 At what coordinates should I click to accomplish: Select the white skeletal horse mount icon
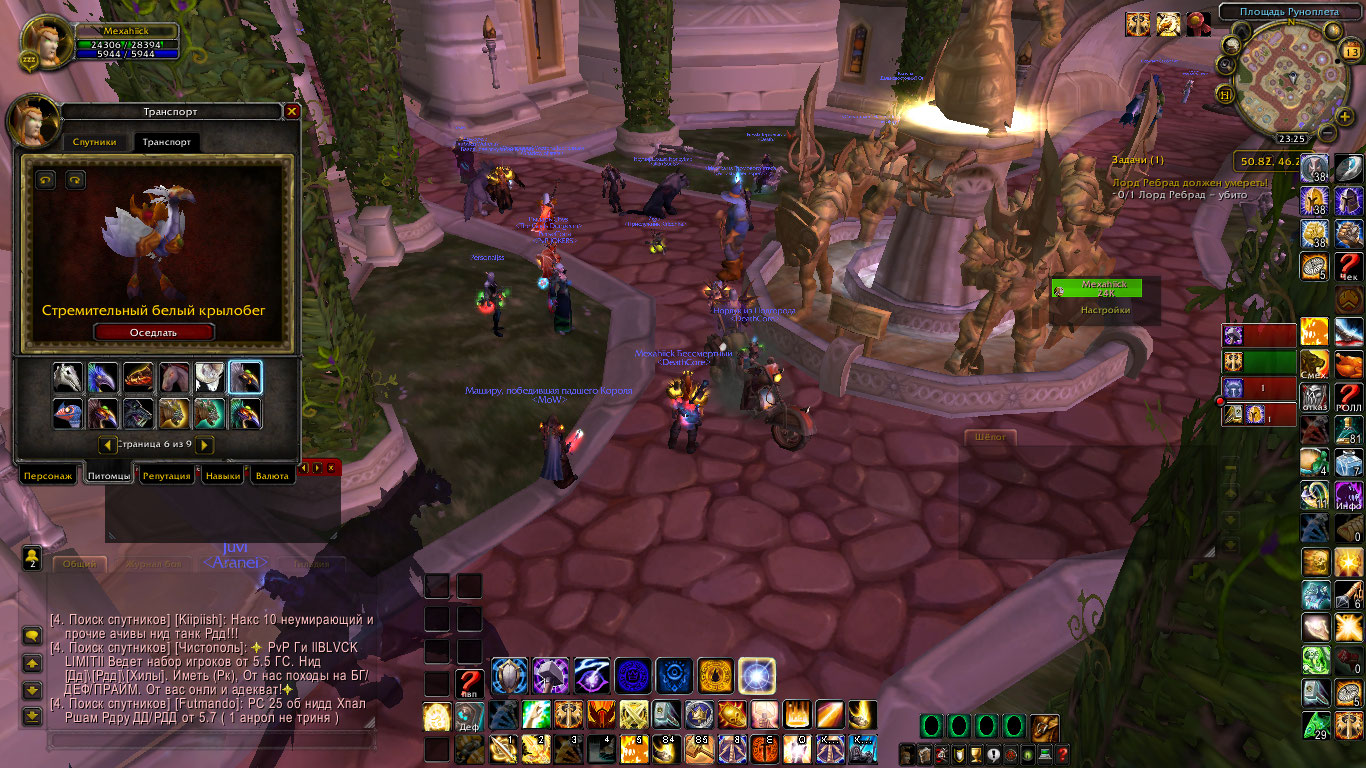coord(68,378)
